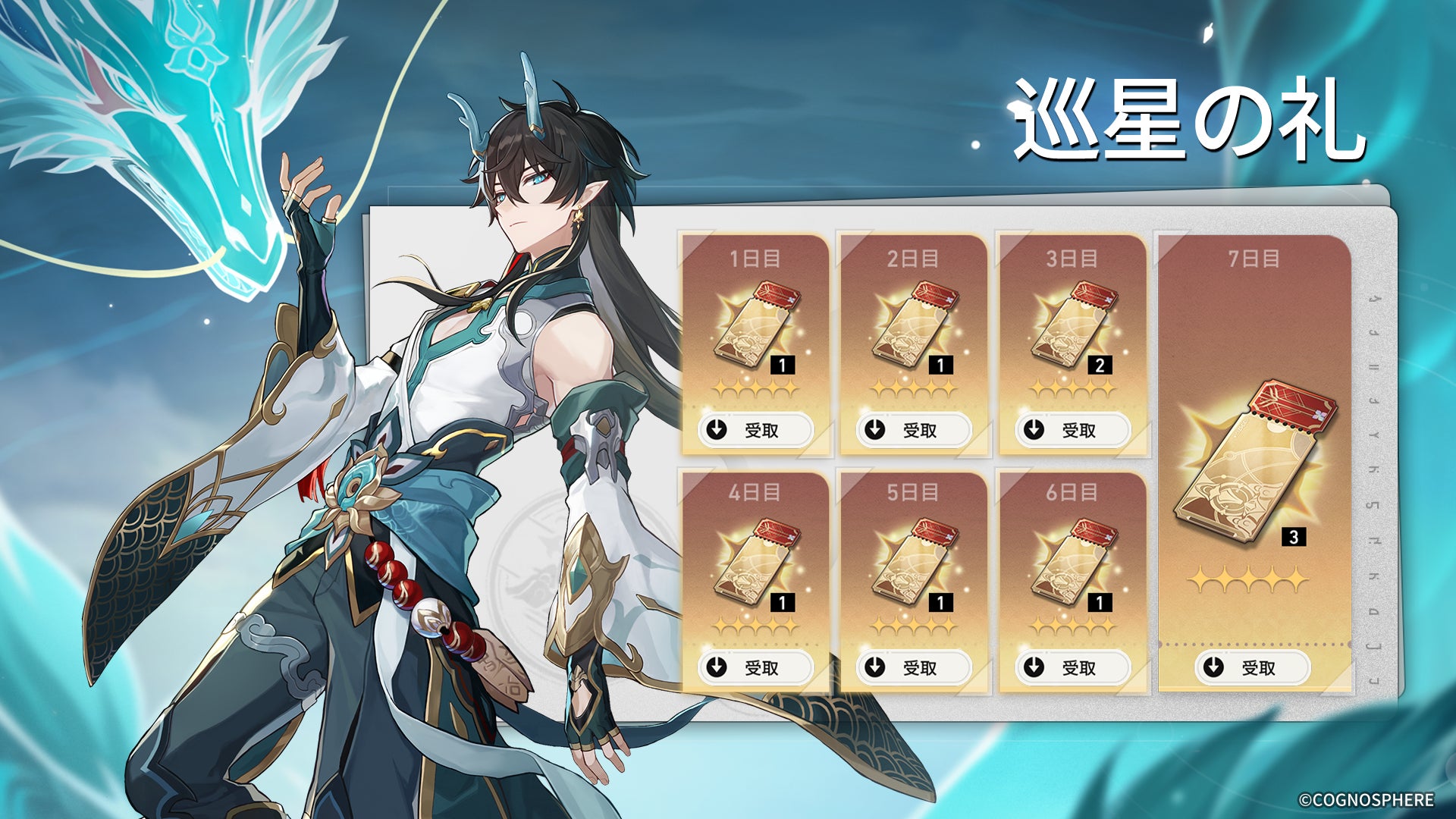Click the download arrow inside Day 5 受取 button
The height and width of the screenshot is (819, 1456).
873,670
